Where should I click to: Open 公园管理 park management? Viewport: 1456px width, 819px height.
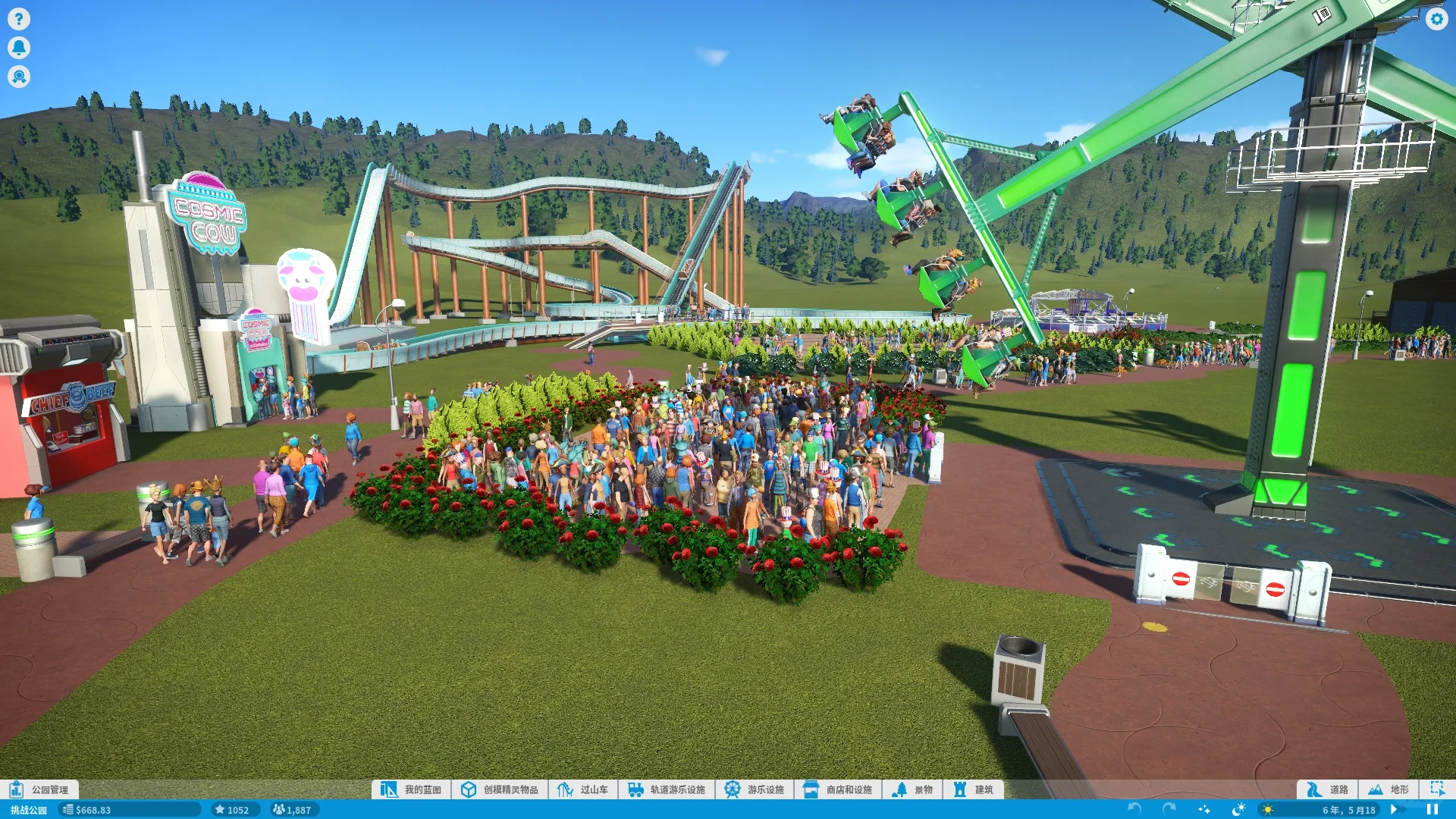[39, 789]
